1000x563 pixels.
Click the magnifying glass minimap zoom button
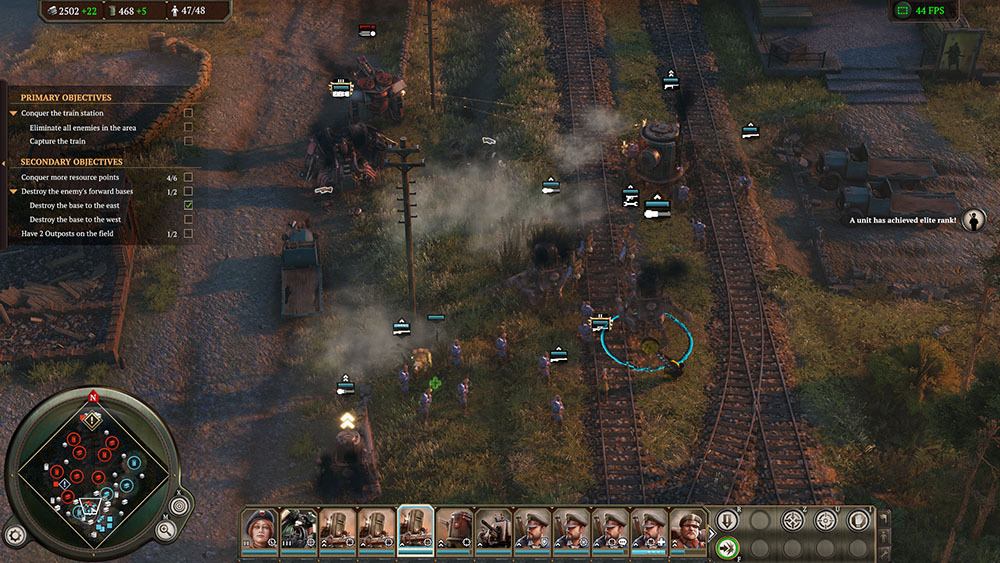[167, 531]
